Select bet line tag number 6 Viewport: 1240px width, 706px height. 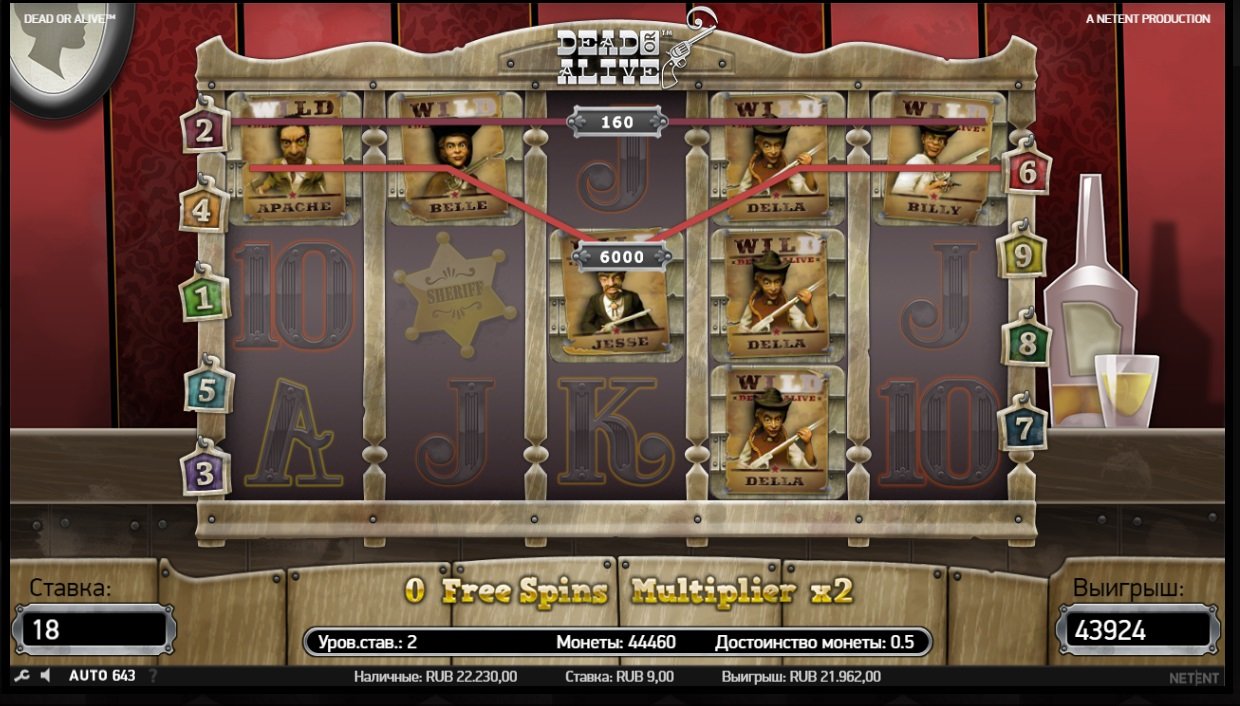coord(1027,172)
